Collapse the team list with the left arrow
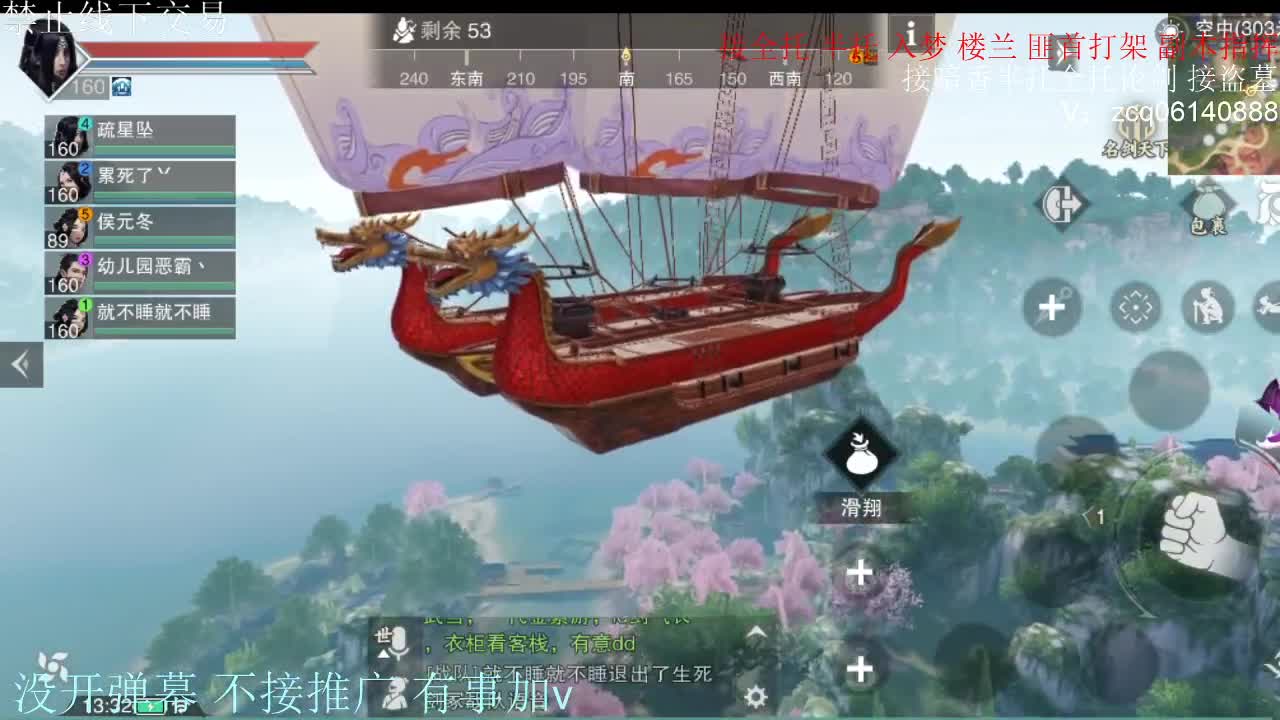The width and height of the screenshot is (1280, 720). (20, 365)
